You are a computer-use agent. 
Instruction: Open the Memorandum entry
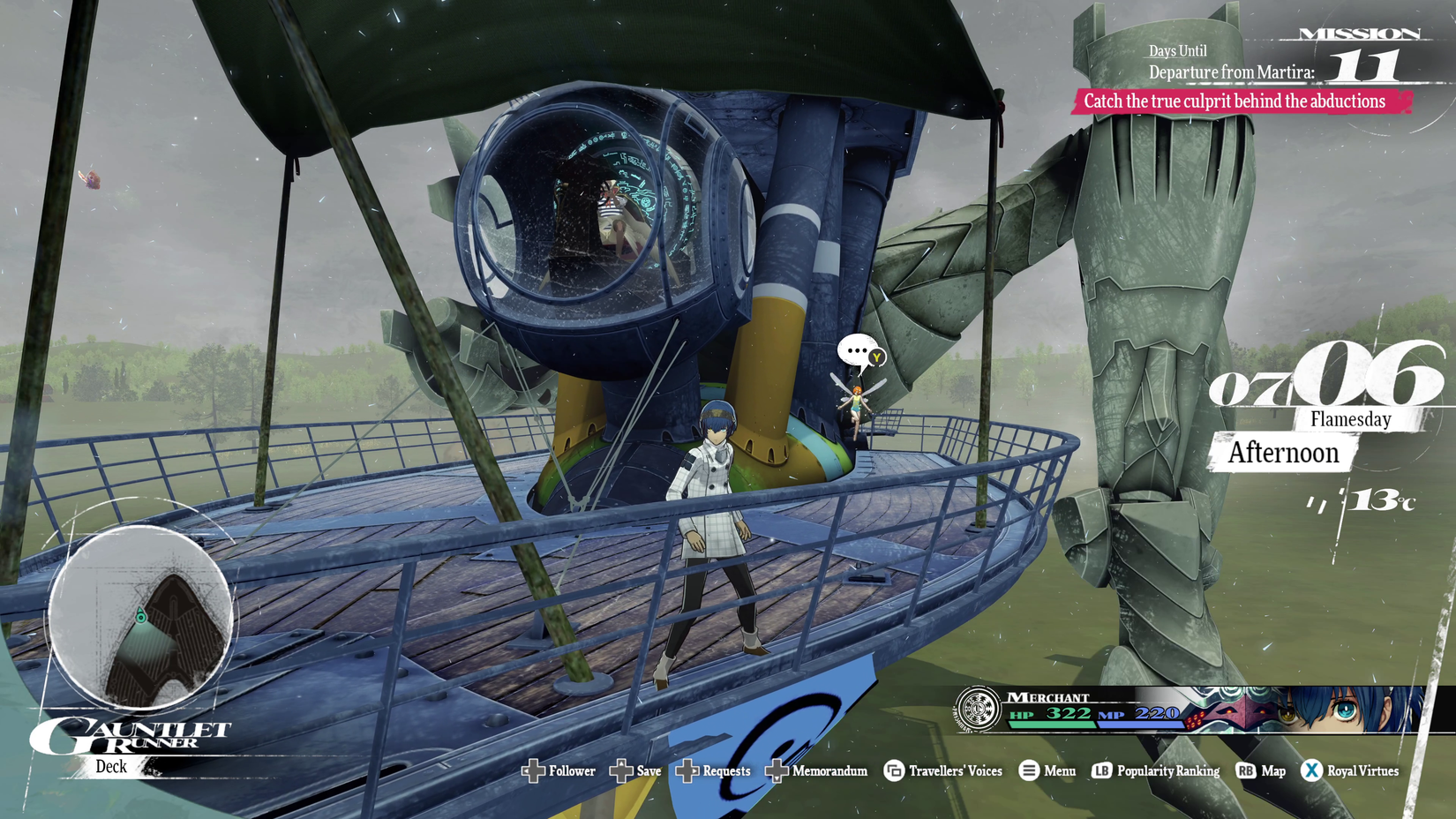click(x=829, y=770)
